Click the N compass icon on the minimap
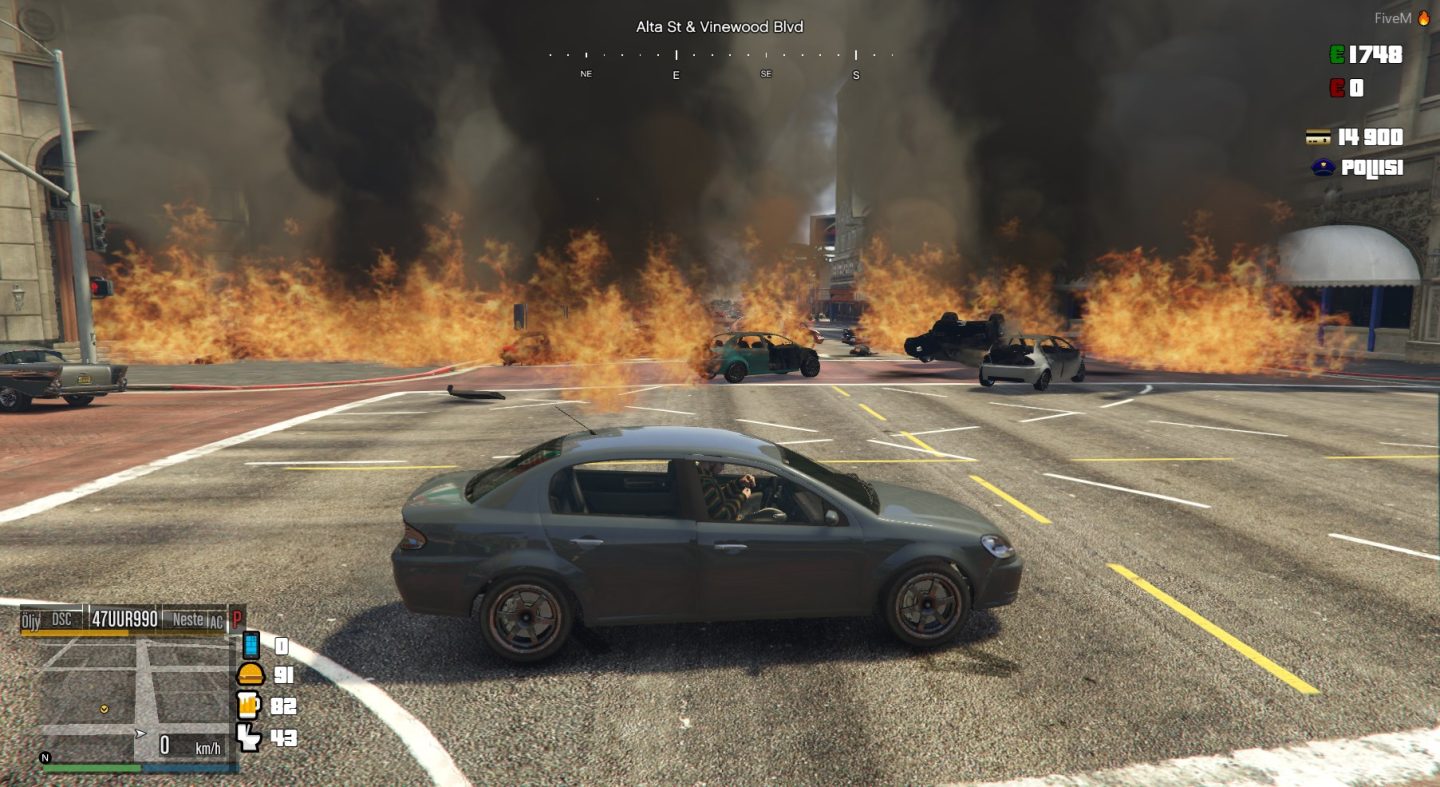The height and width of the screenshot is (787, 1440). [x=44, y=758]
